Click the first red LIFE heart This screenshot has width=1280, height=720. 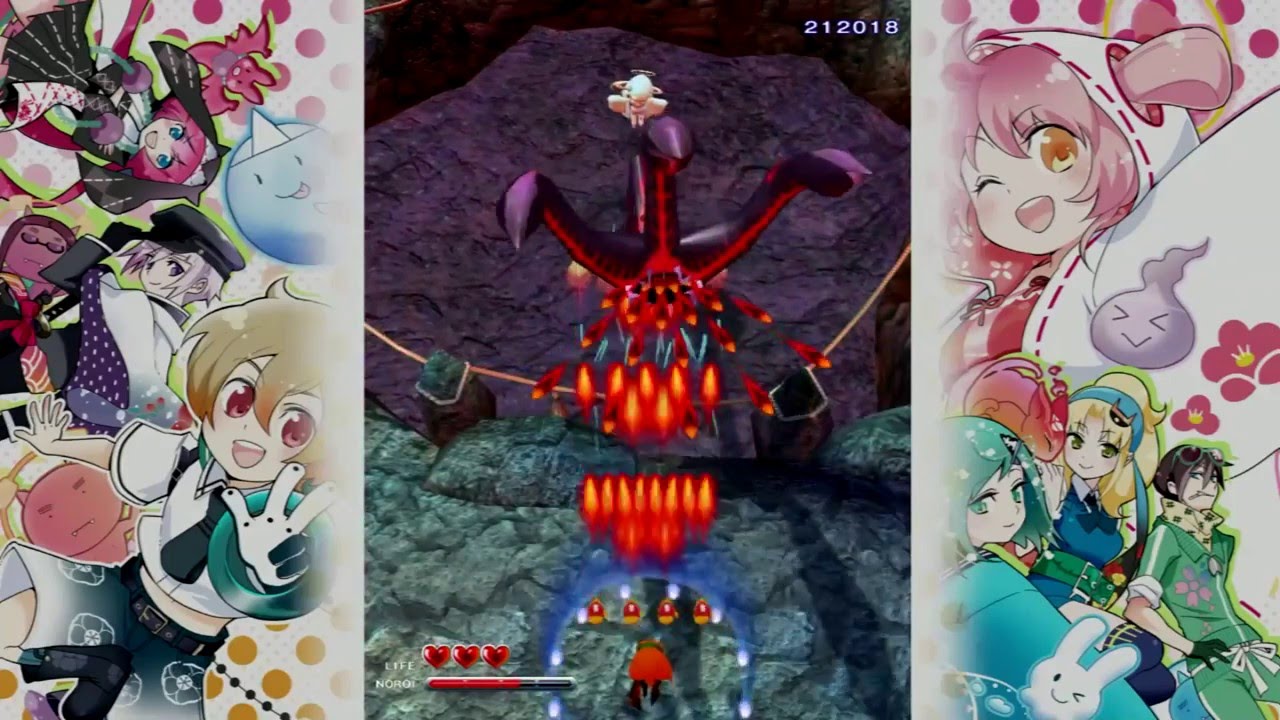click(436, 655)
